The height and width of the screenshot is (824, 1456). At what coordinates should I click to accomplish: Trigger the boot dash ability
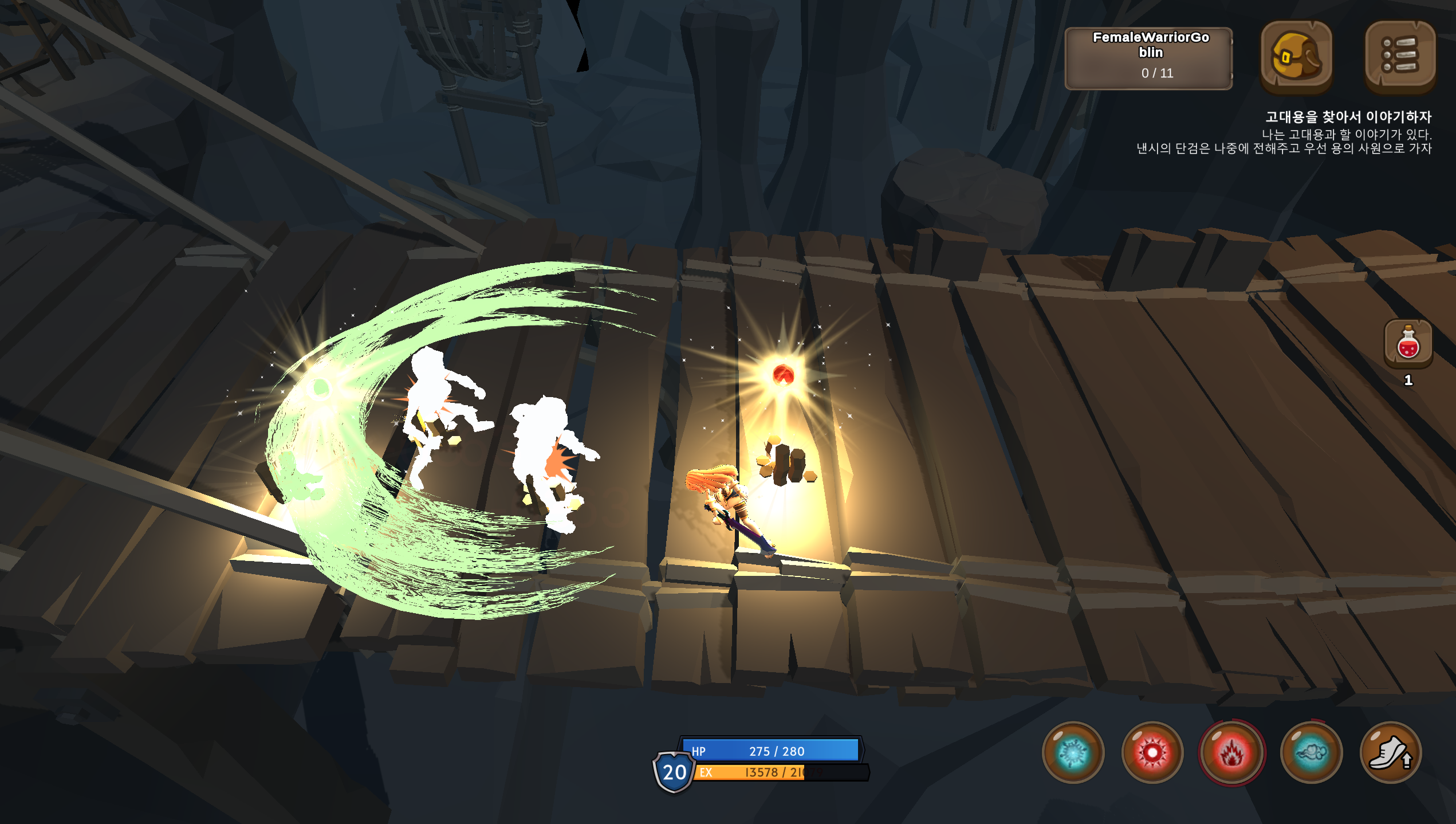pos(1390,752)
